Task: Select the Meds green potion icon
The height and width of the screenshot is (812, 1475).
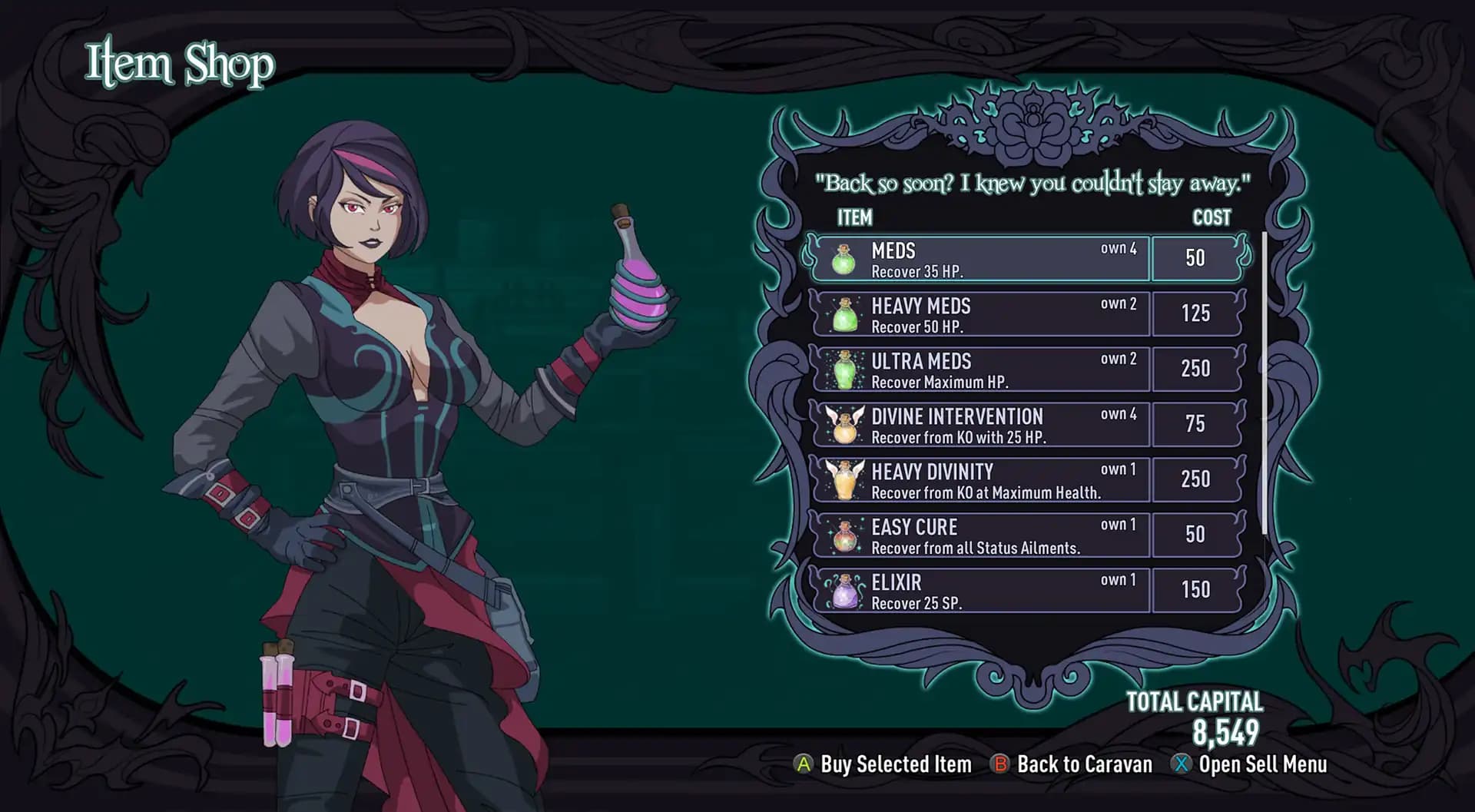Action: (844, 259)
